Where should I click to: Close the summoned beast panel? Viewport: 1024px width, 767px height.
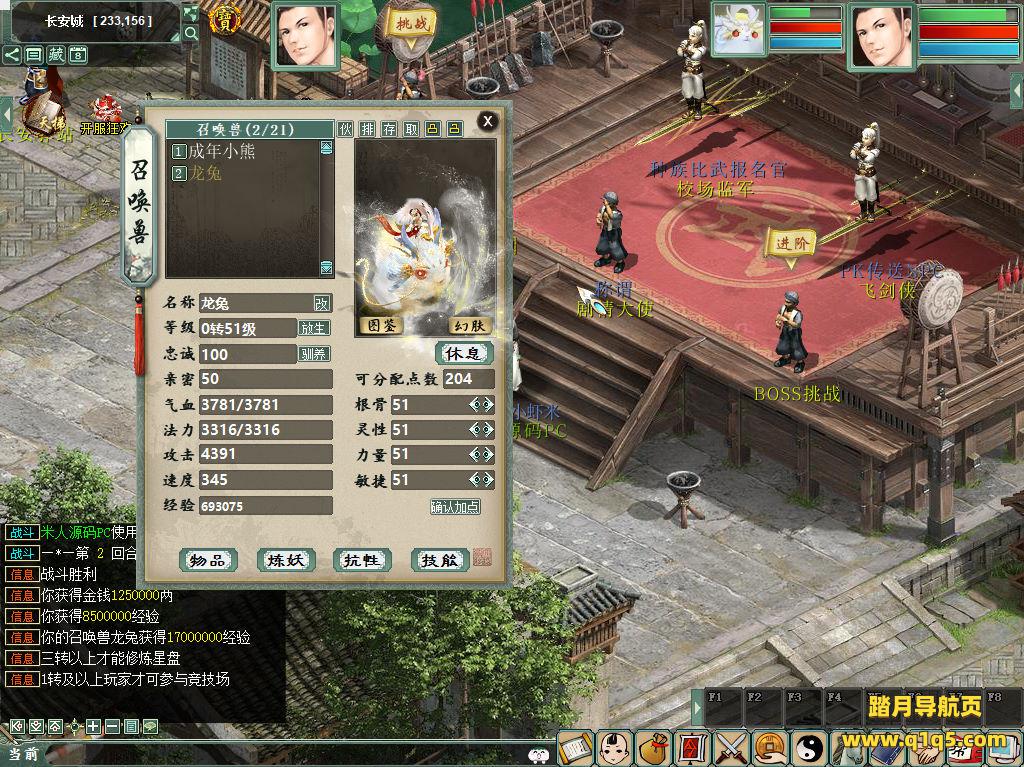tap(488, 122)
